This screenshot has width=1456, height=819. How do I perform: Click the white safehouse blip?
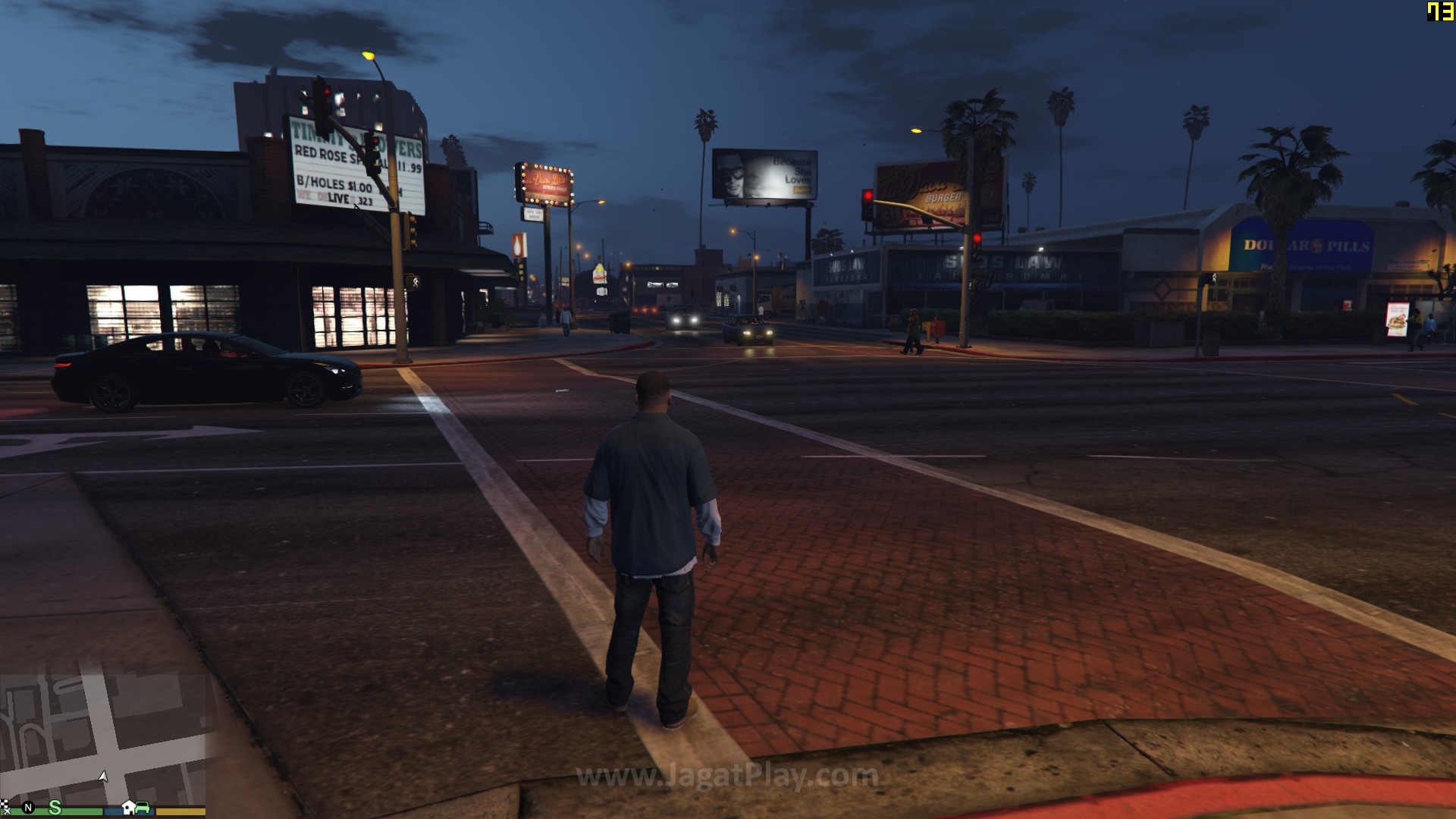(x=129, y=807)
